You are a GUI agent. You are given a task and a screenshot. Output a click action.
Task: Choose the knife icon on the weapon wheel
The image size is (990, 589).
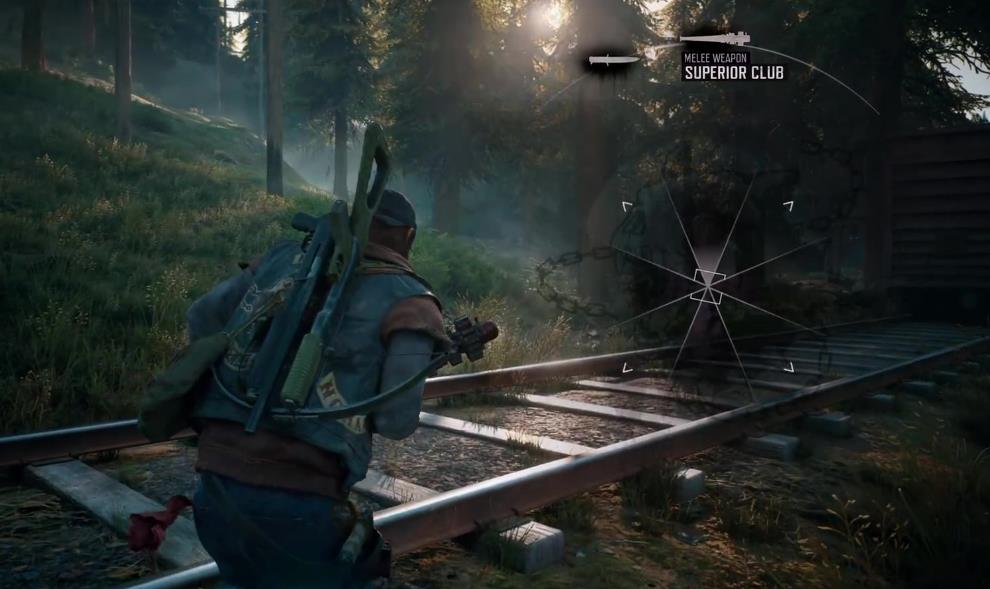click(x=613, y=61)
